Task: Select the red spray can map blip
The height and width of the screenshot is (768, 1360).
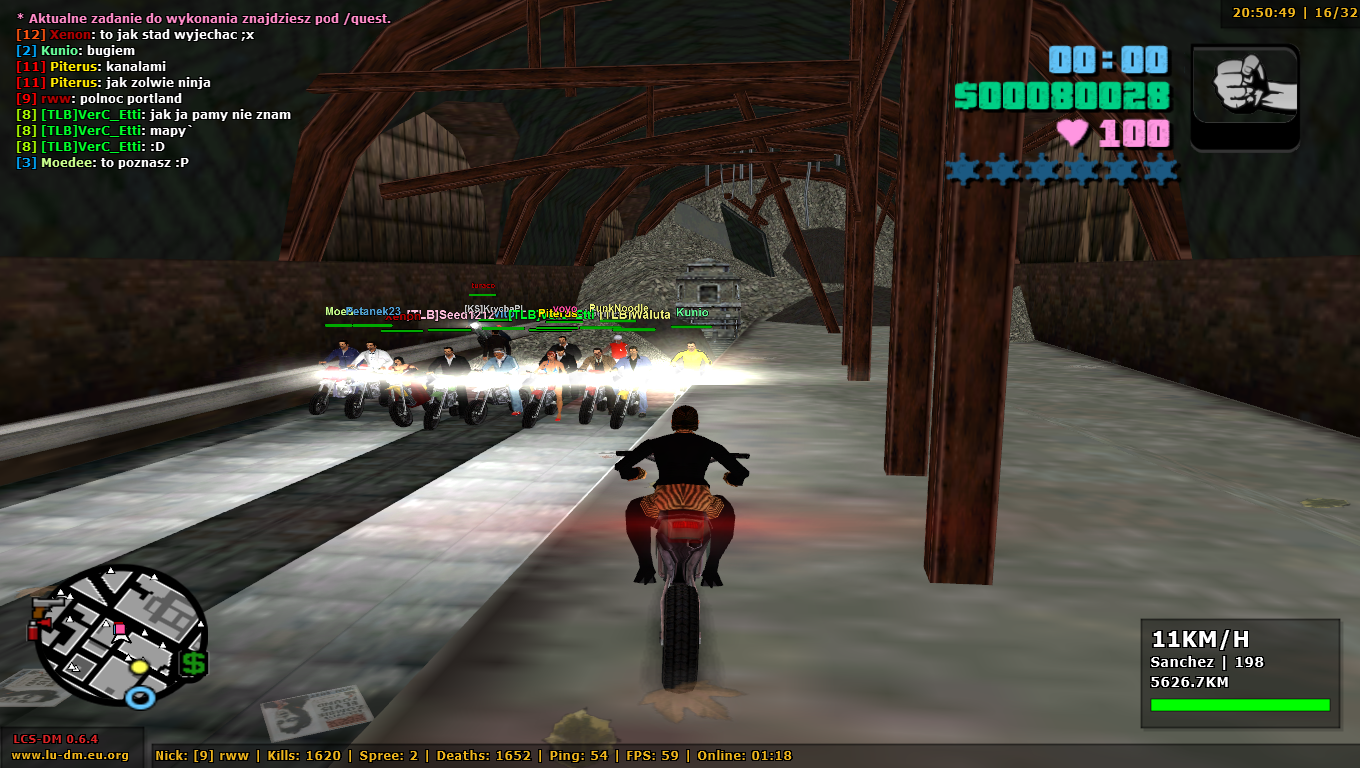Action: [33, 629]
